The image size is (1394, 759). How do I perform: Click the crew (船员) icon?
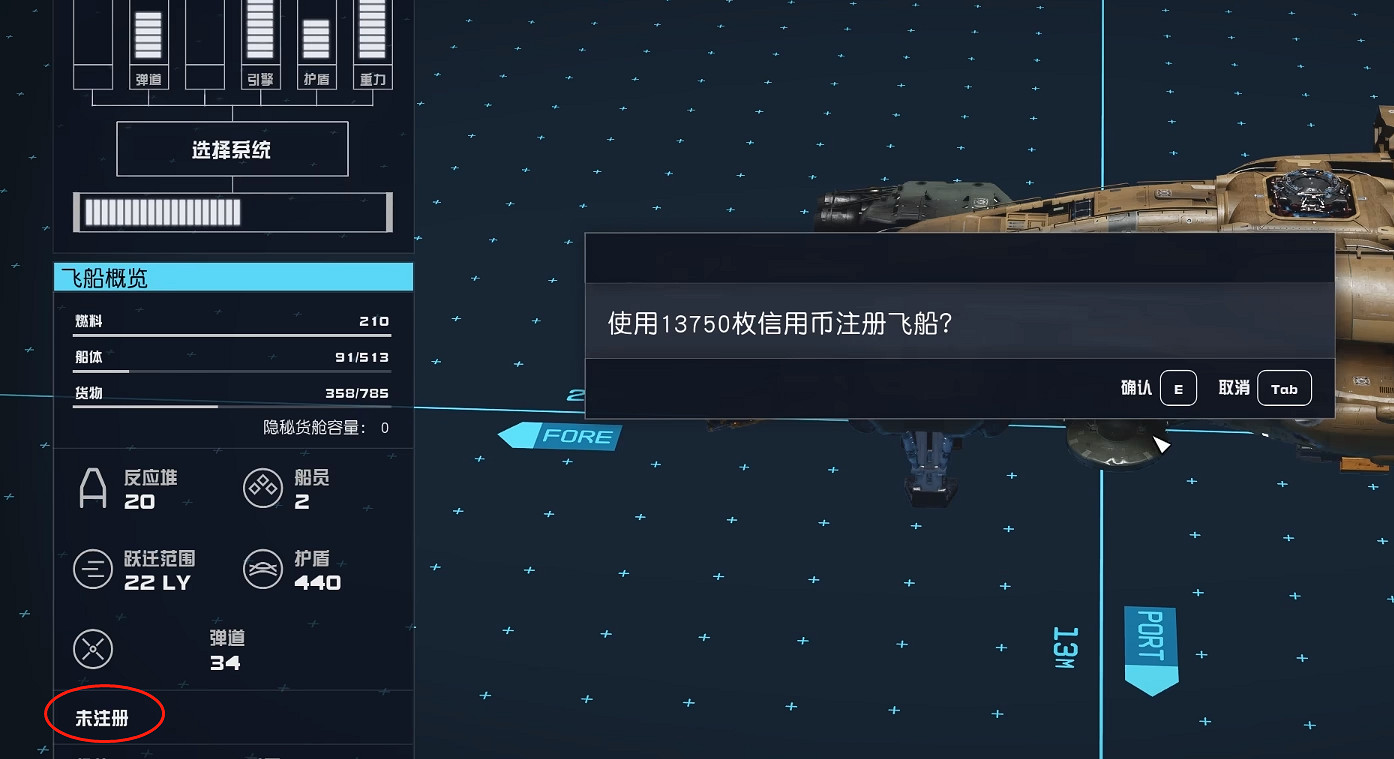coord(263,488)
